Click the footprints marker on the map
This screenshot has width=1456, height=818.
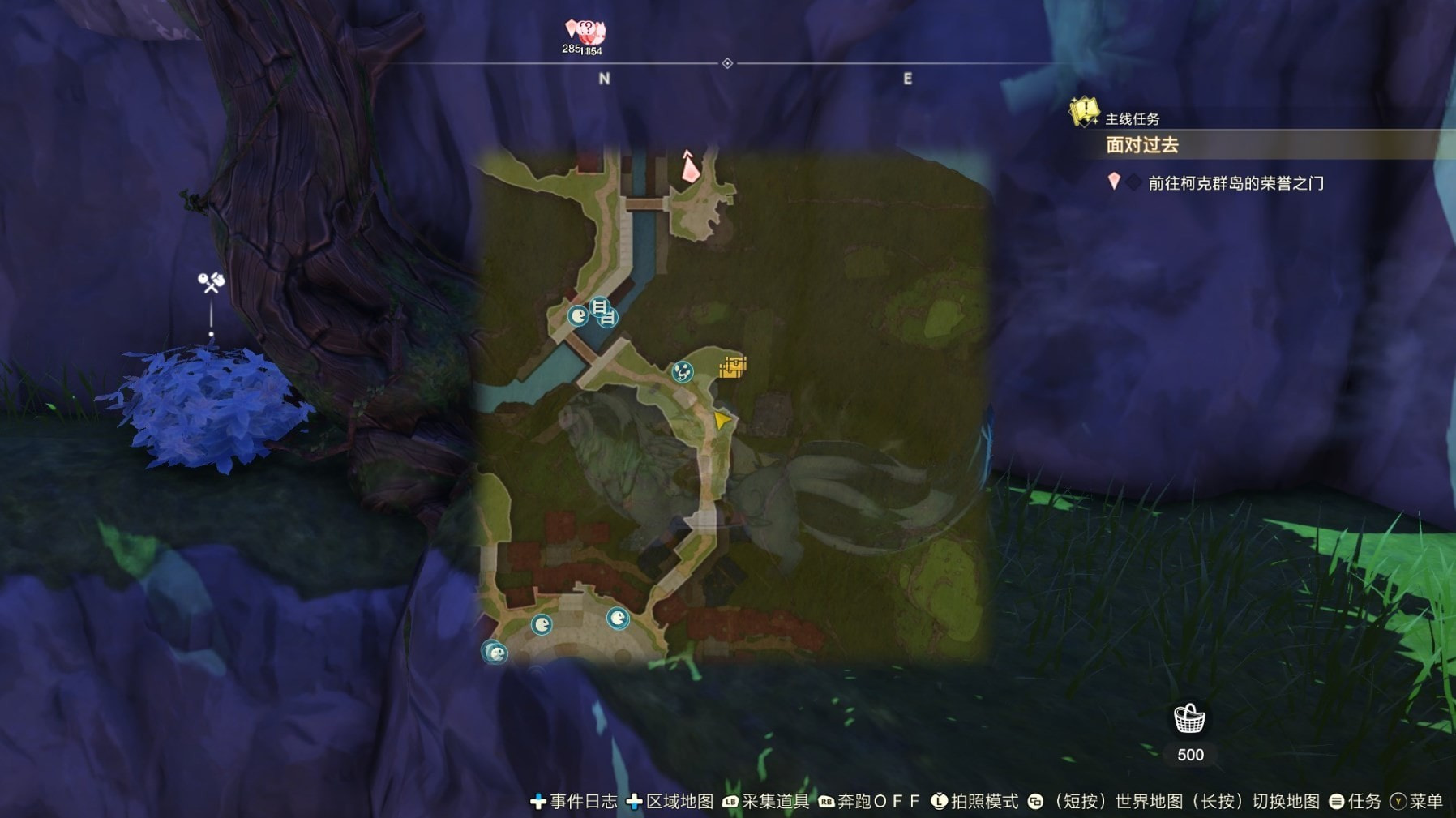[x=683, y=372]
